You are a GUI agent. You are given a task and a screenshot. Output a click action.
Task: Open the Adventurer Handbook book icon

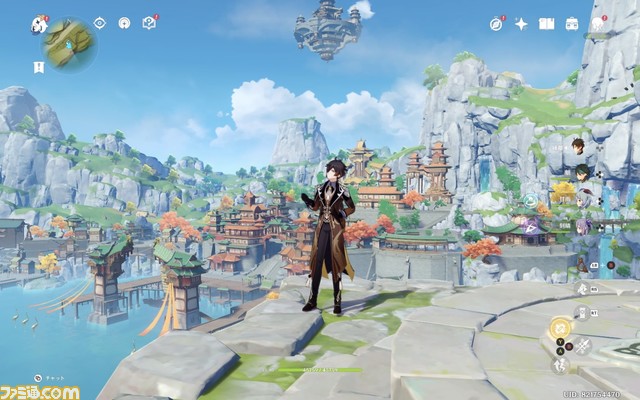(546, 23)
